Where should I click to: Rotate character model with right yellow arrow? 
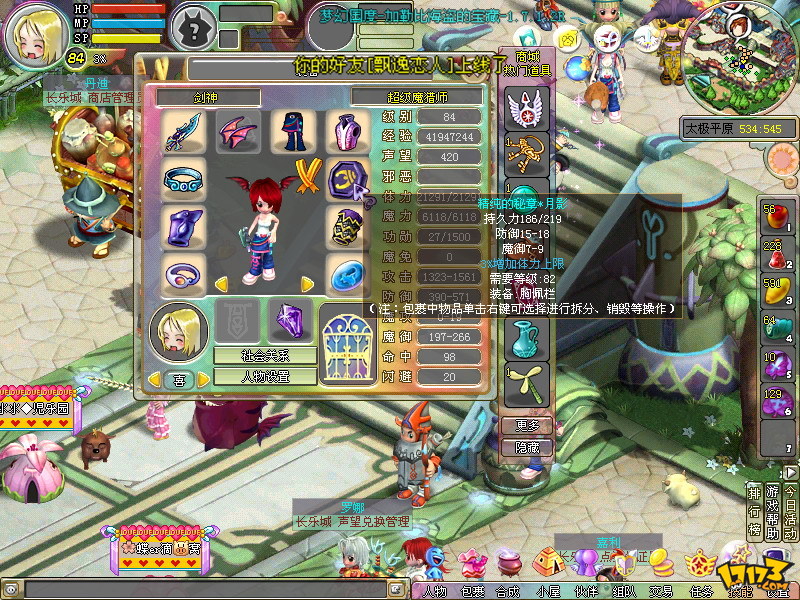pos(306,285)
